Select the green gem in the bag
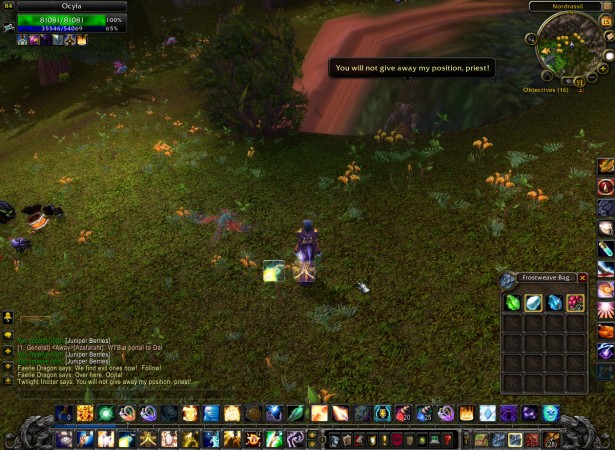Viewport: 615px width, 450px height. click(x=511, y=303)
